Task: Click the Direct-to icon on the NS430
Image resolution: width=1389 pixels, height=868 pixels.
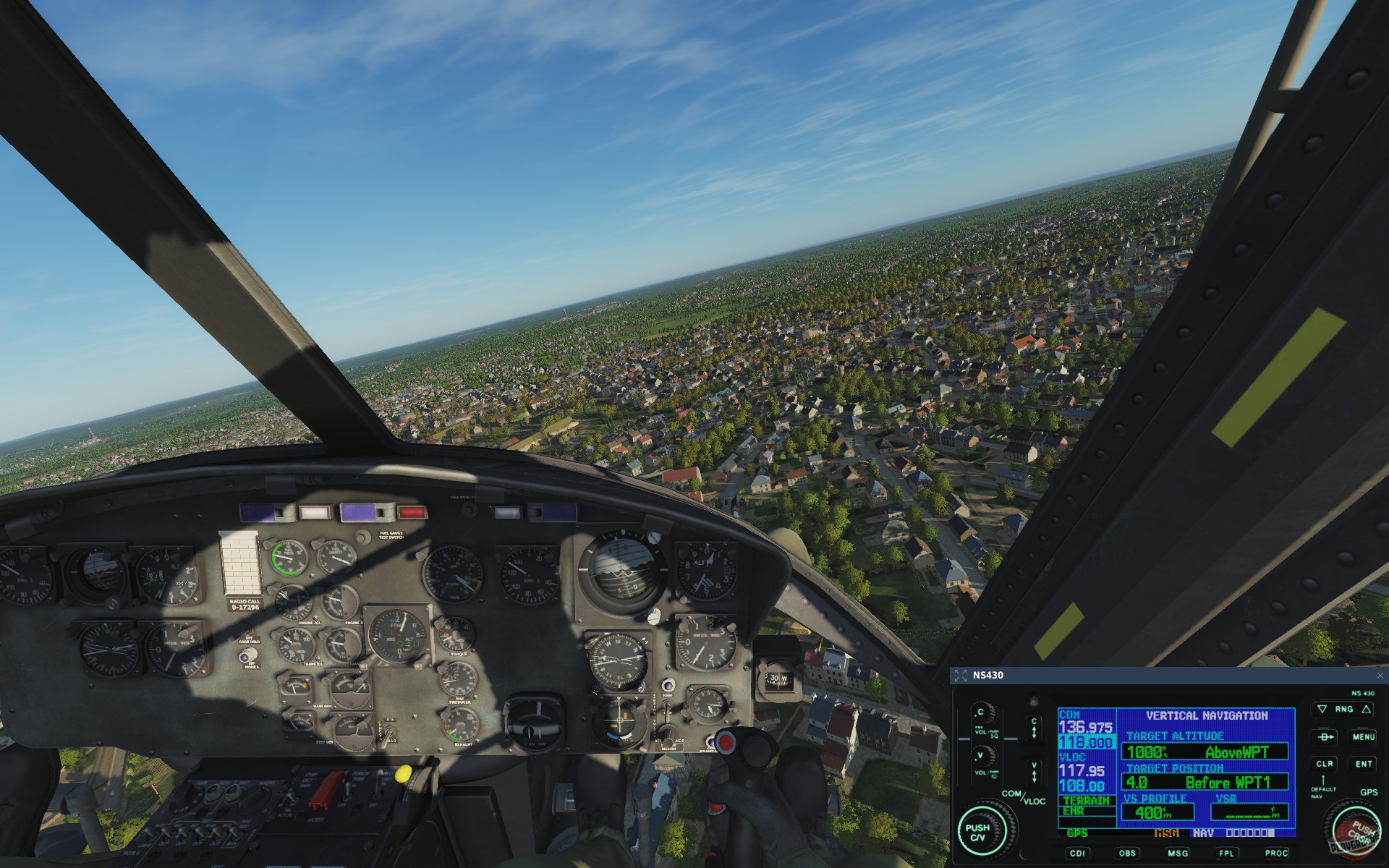Action: pos(1325,736)
